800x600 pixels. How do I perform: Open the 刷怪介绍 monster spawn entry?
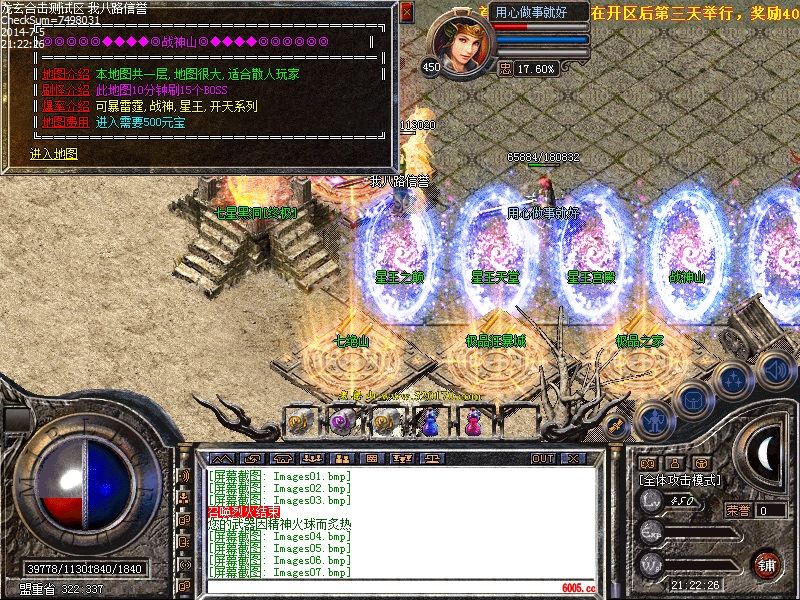66,90
